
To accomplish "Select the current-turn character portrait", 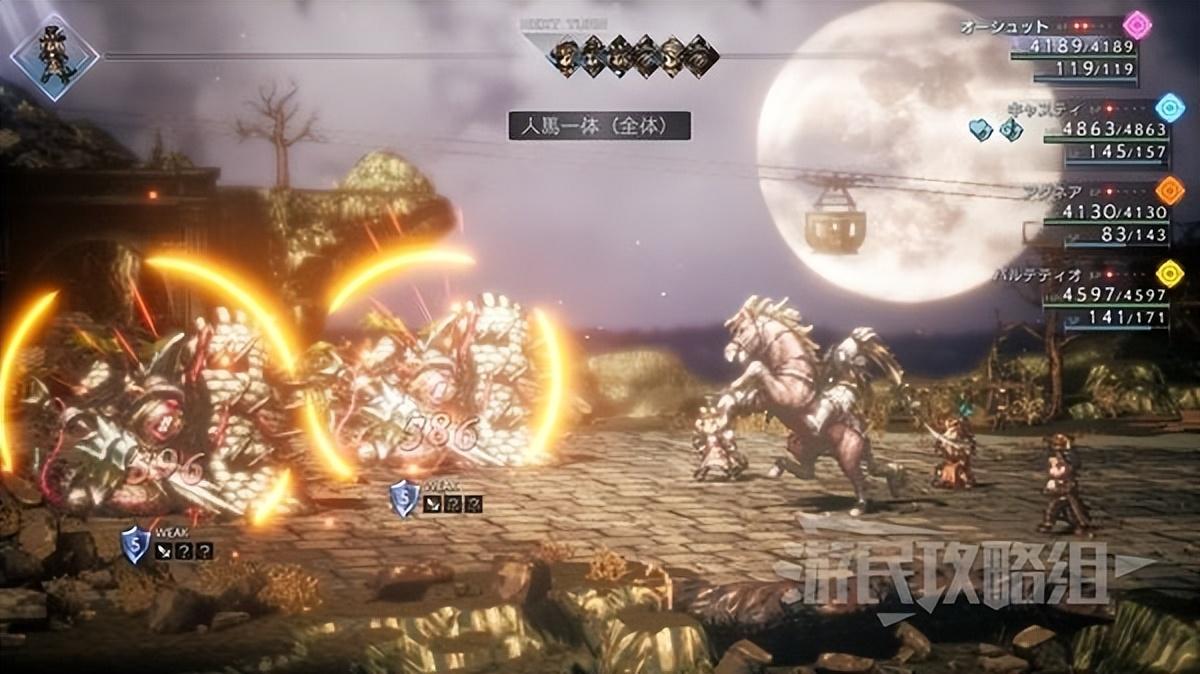I will [54, 55].
